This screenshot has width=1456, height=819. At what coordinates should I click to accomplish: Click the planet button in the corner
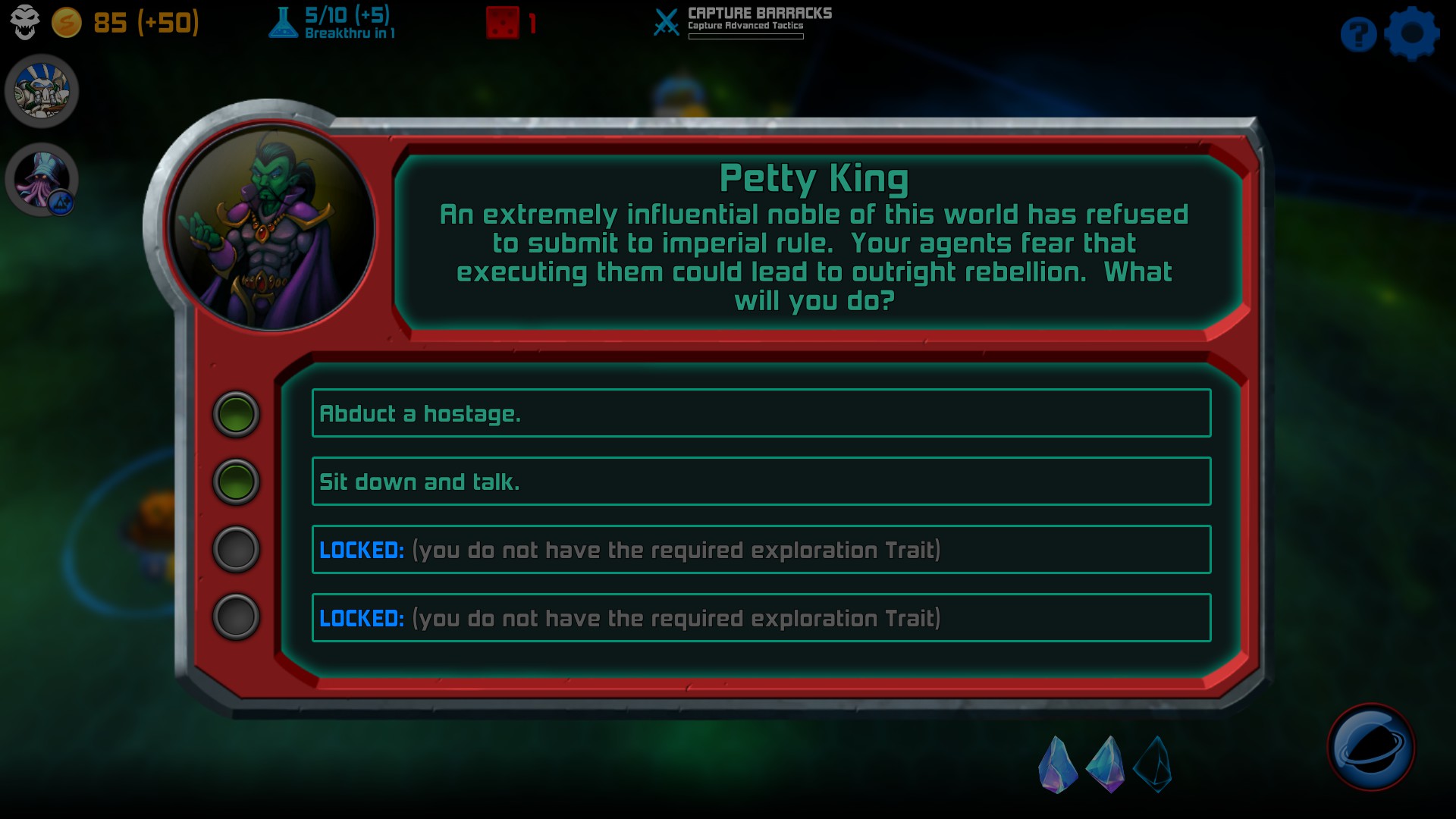[1370, 748]
